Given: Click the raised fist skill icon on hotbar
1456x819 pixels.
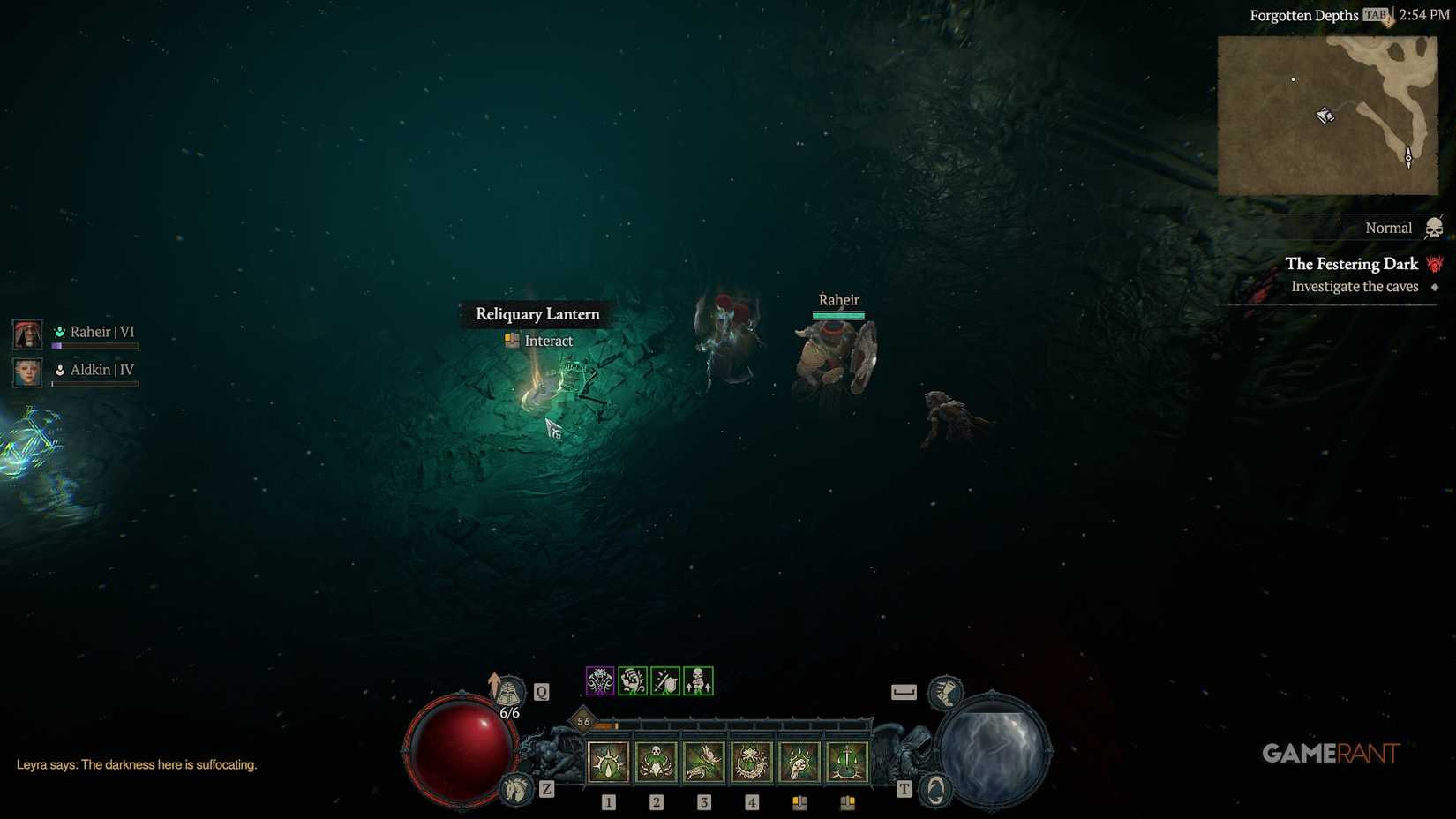Looking at the screenshot, I should point(799,761).
